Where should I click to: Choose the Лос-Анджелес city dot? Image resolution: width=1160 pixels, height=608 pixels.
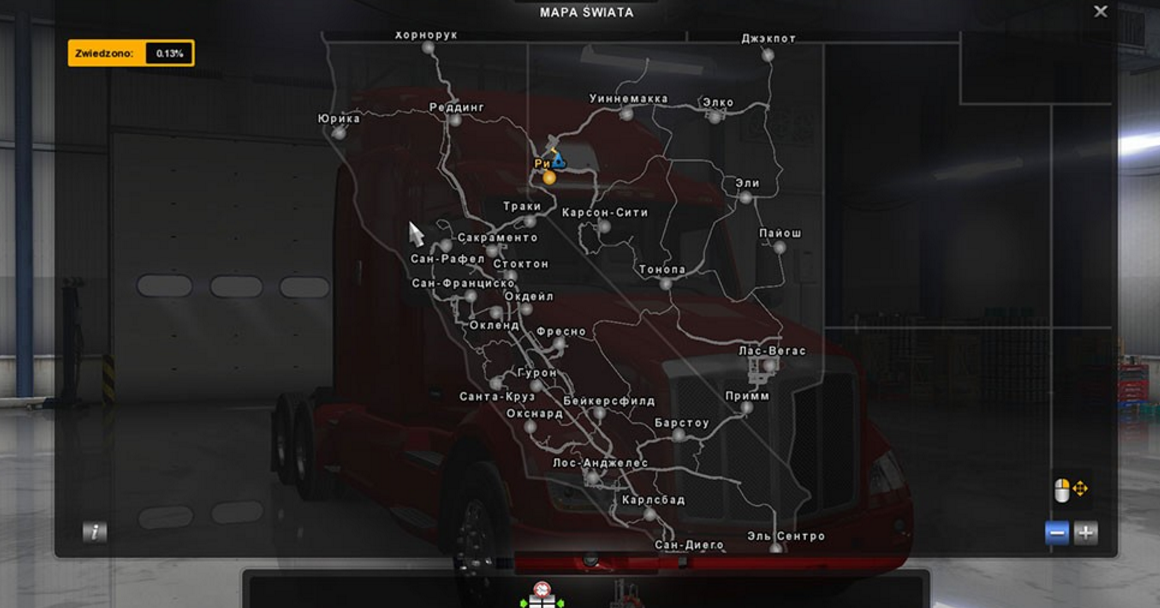click(x=592, y=477)
